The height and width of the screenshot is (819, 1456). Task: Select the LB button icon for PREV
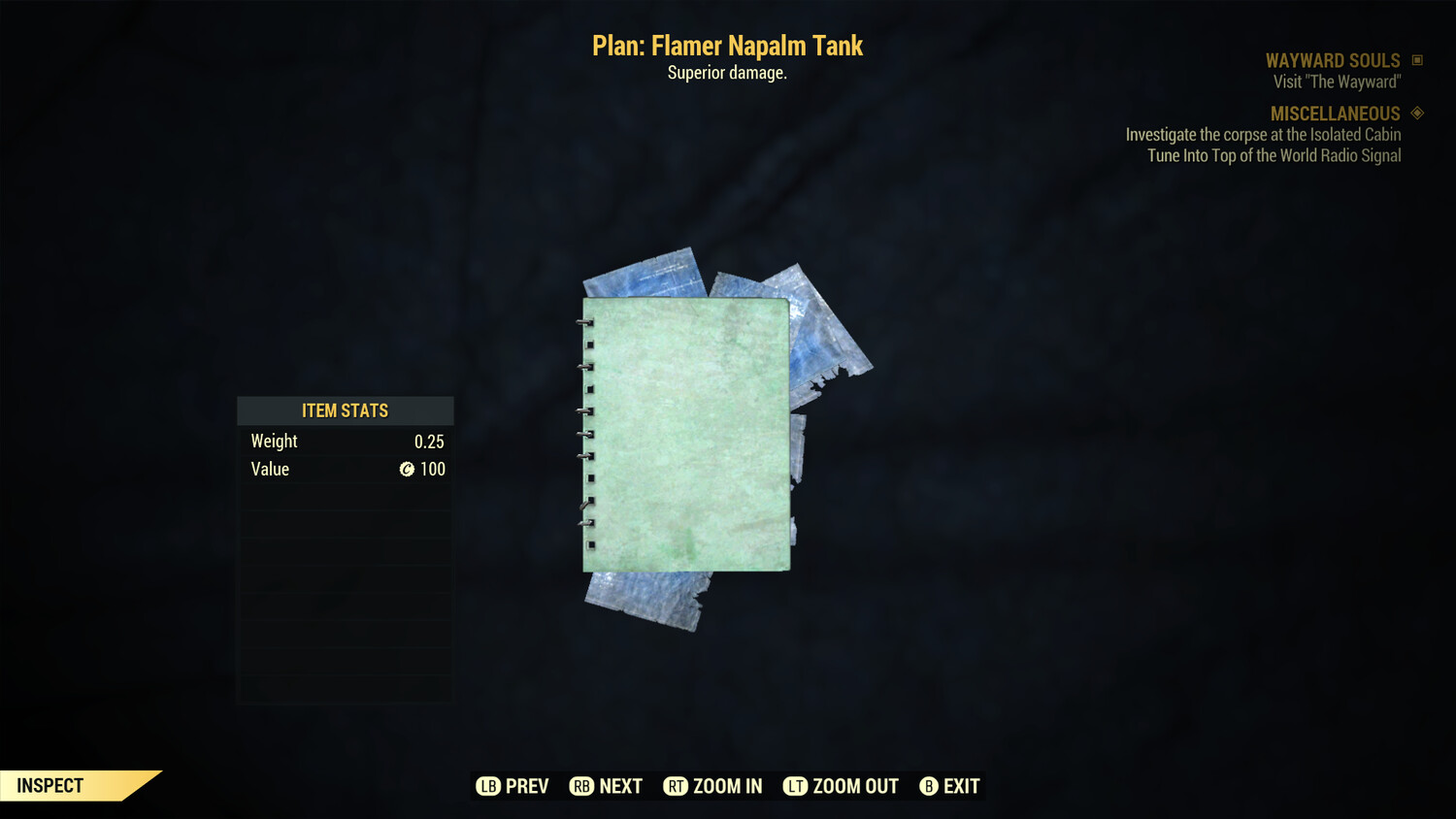pyautogui.click(x=488, y=786)
